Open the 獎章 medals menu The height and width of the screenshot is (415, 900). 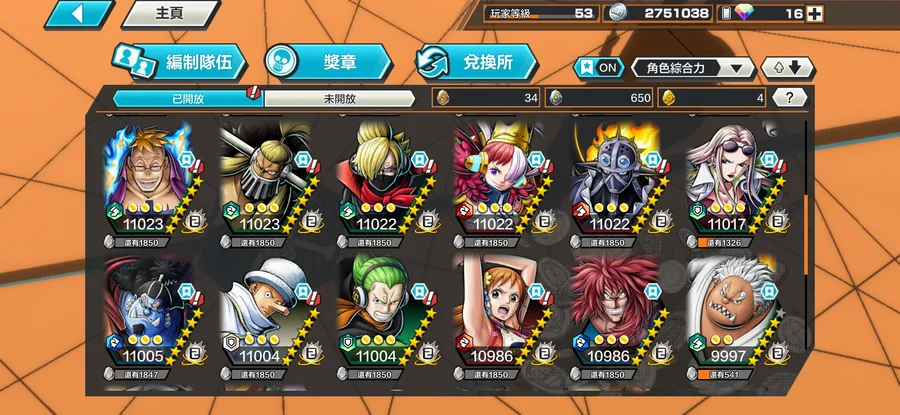tap(326, 62)
